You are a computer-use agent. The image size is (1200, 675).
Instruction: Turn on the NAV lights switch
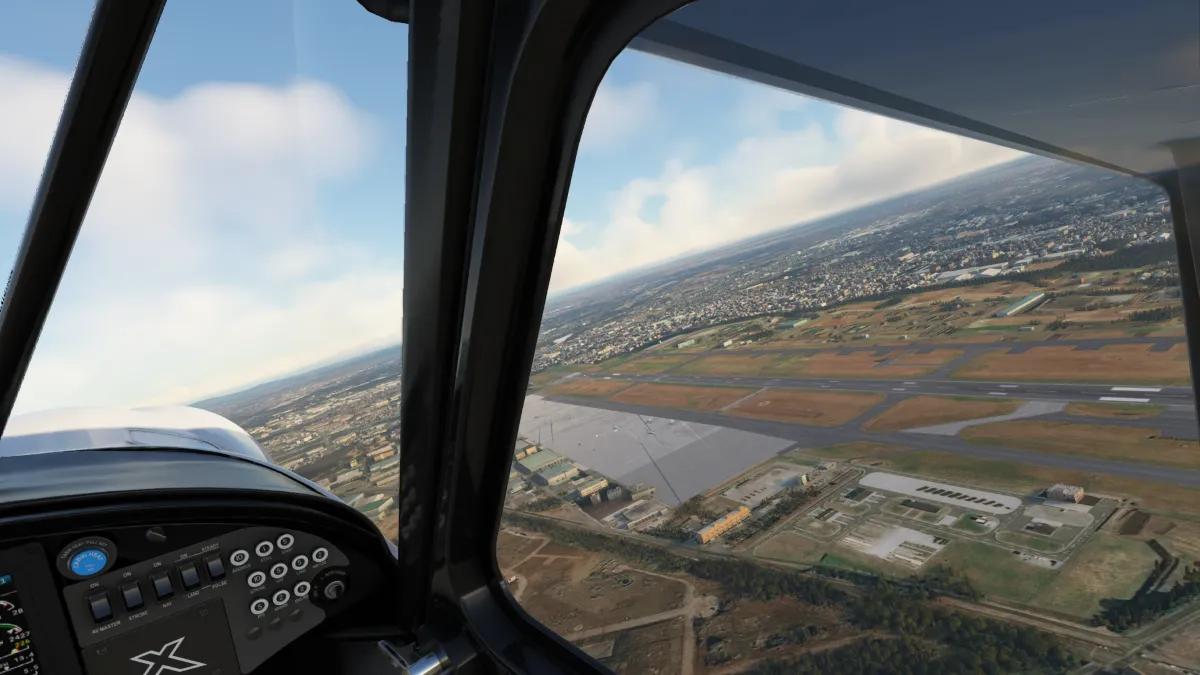(x=162, y=586)
